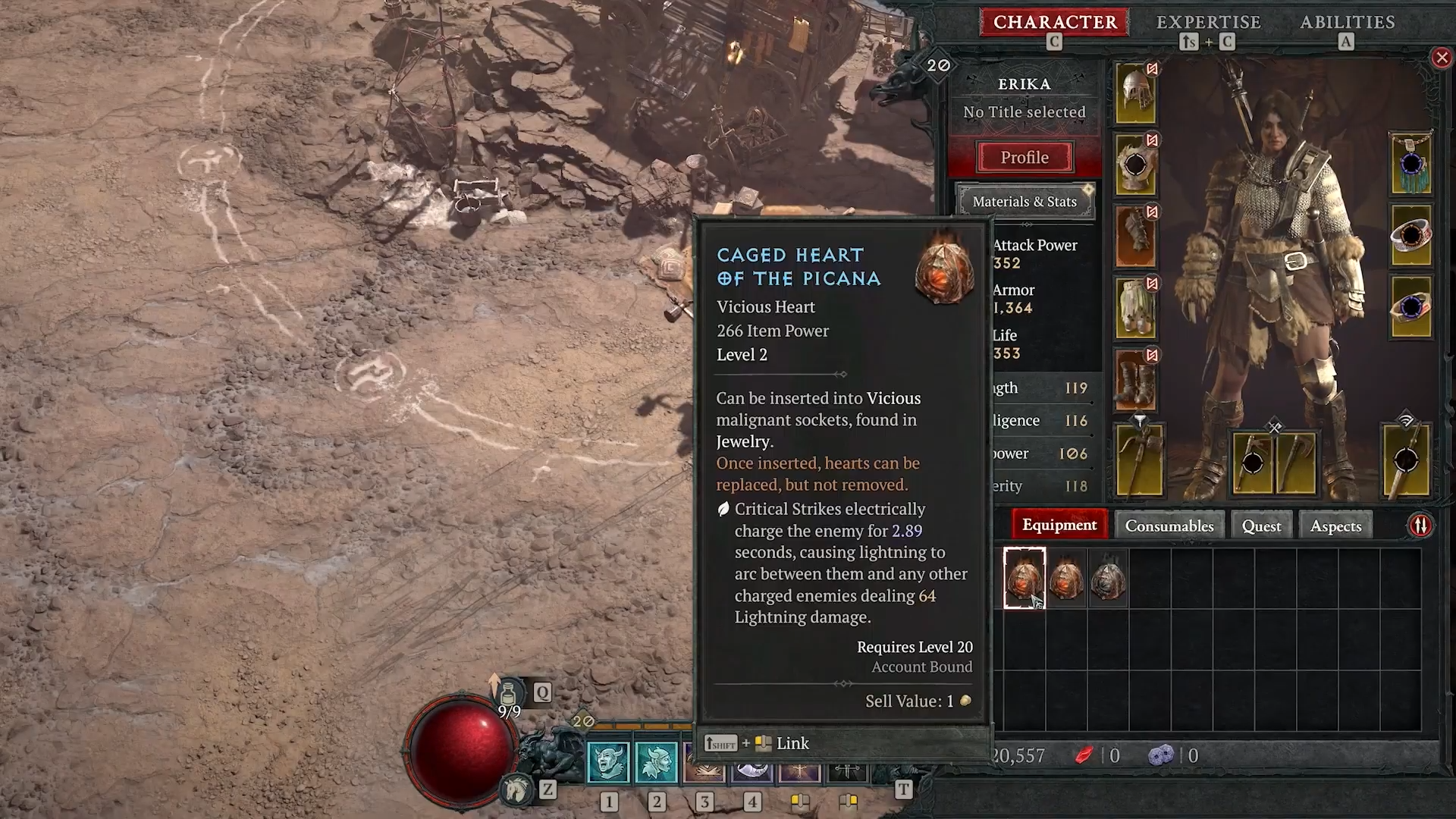The image size is (1456, 819).
Task: Open Materials & Stats panel
Action: pyautogui.click(x=1025, y=202)
